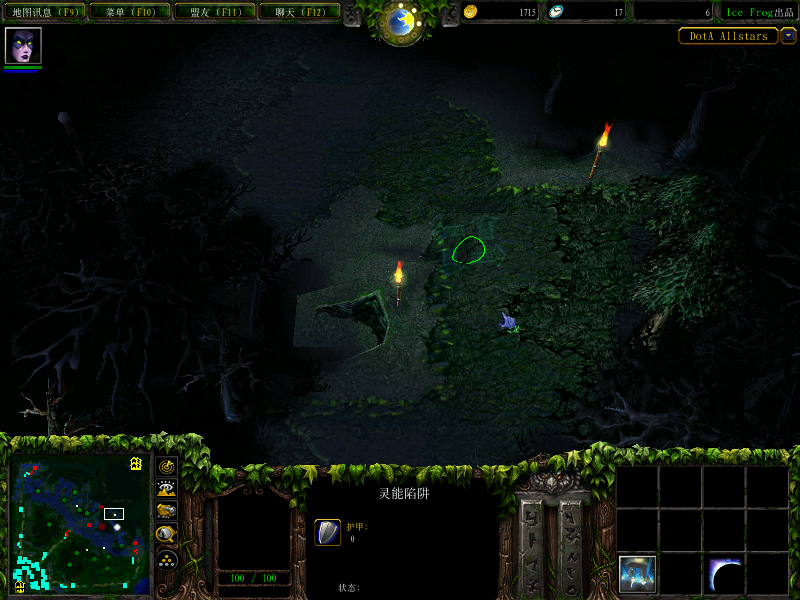Toggle the minimap ally color mode button
800x600 pixels.
pos(167,512)
